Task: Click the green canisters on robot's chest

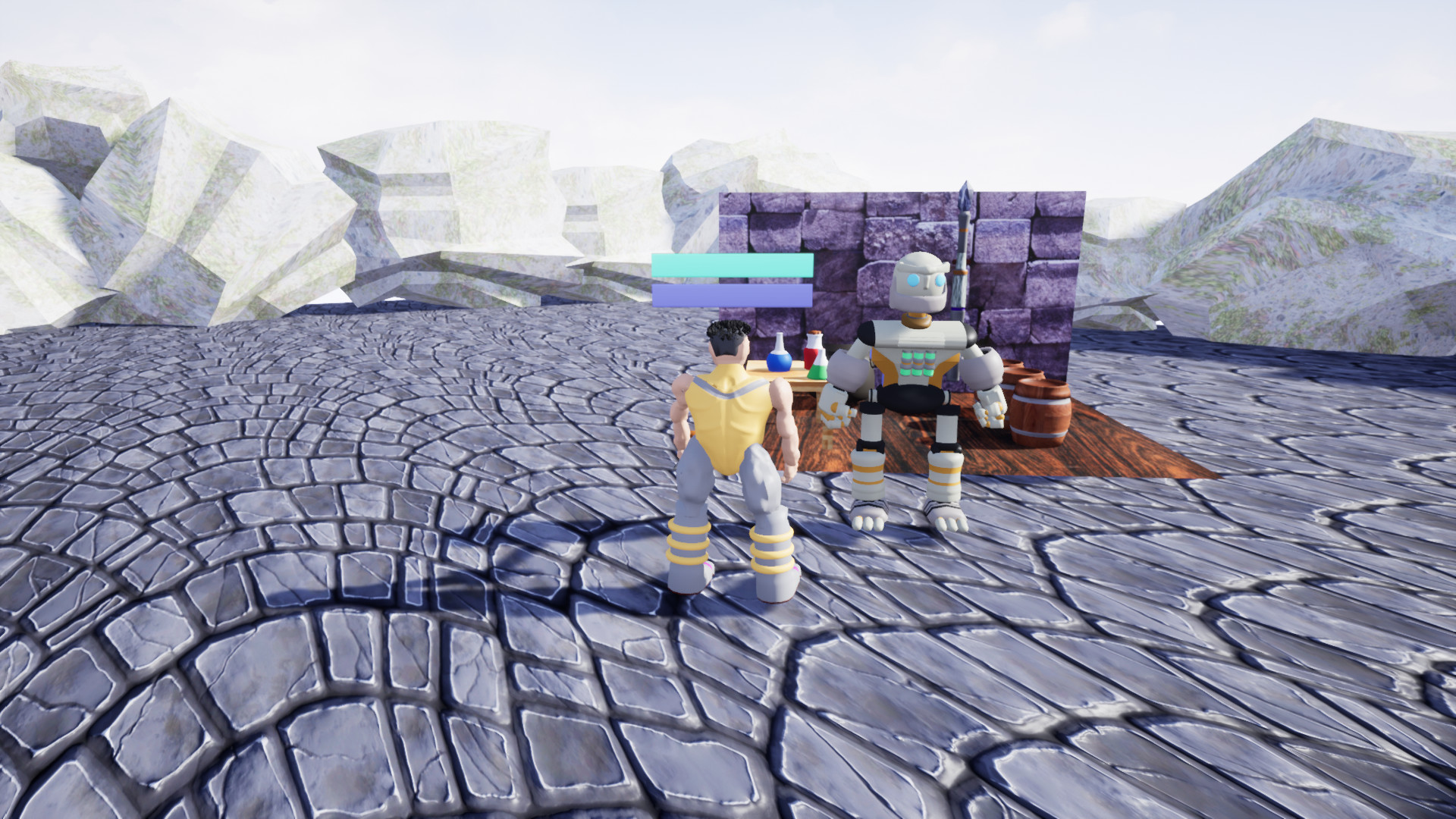Action: pos(918,364)
